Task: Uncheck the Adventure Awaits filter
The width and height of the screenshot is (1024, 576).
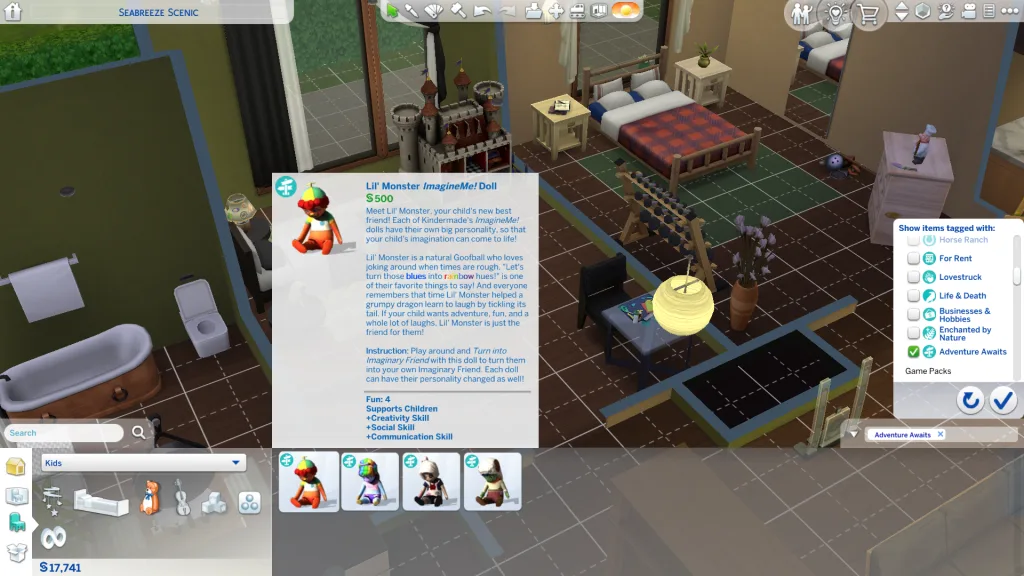Action: coord(914,352)
